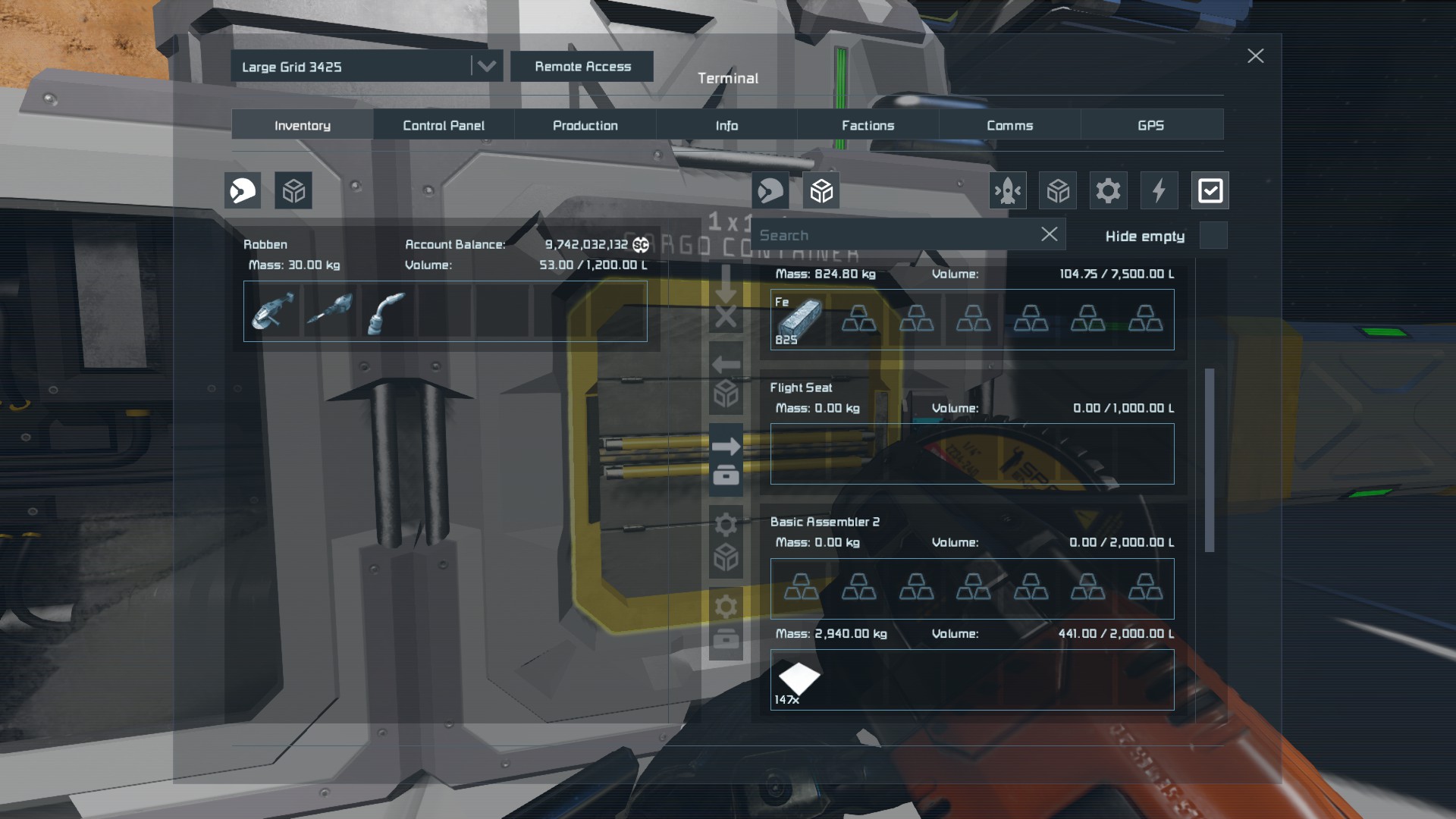Image resolution: width=1456 pixels, height=819 pixels.
Task: Close the Terminal window
Action: (x=1255, y=56)
